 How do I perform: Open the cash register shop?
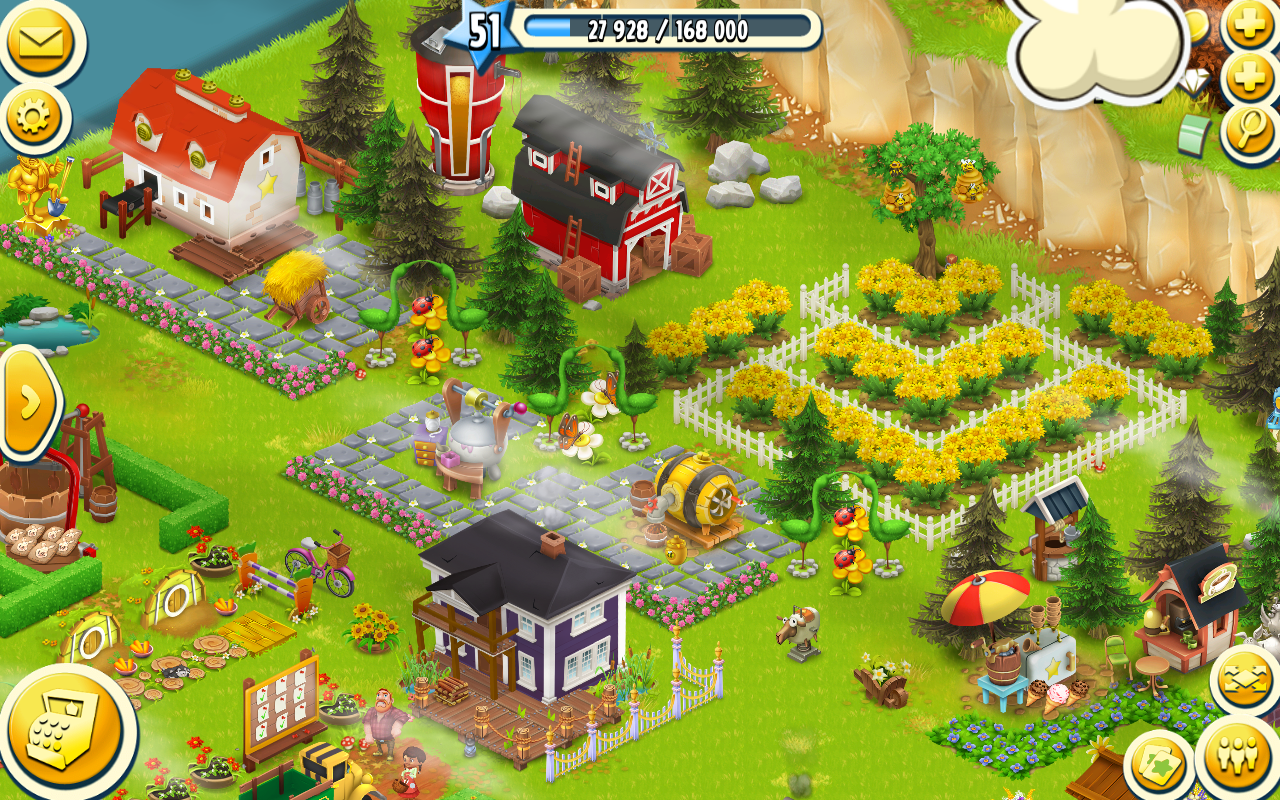click(64, 734)
